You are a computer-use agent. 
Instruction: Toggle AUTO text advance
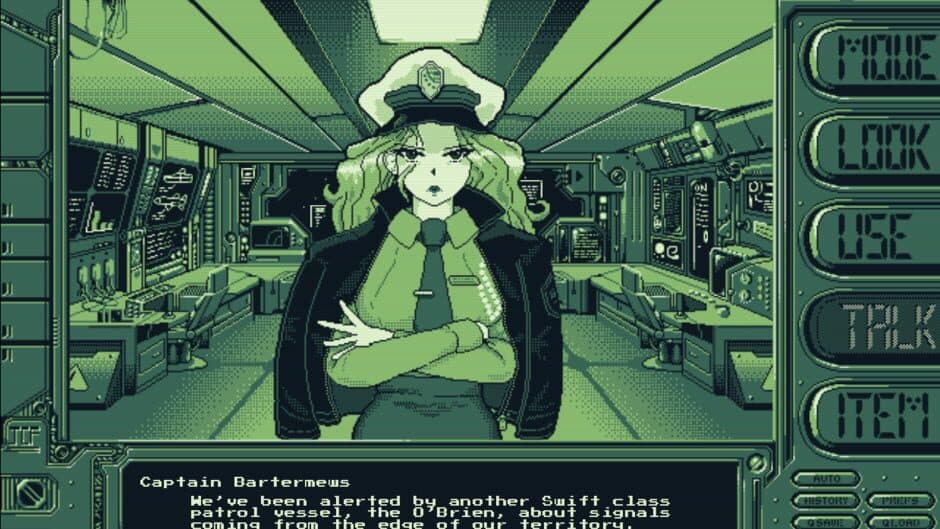pyautogui.click(x=827, y=479)
